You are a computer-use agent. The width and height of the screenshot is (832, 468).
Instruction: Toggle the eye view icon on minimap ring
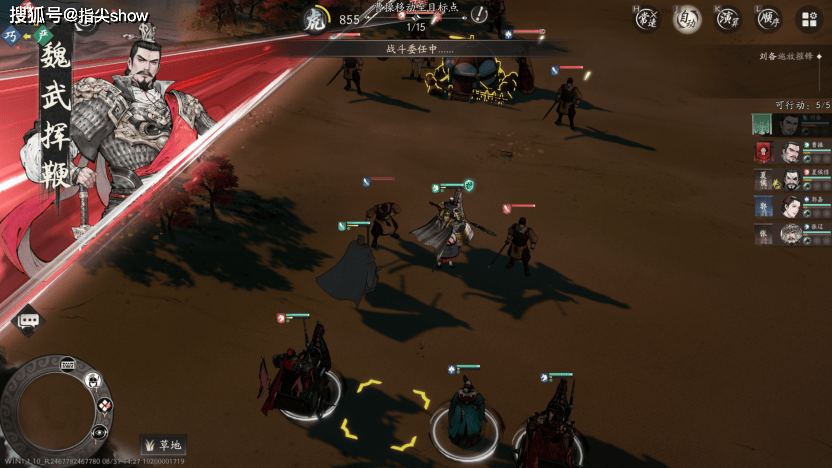[x=99, y=432]
